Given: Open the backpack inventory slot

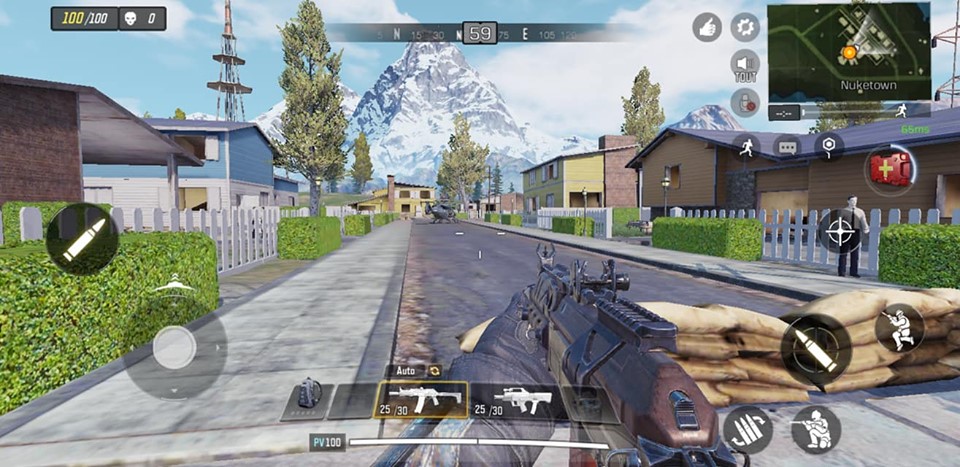Looking at the screenshot, I should (308, 399).
